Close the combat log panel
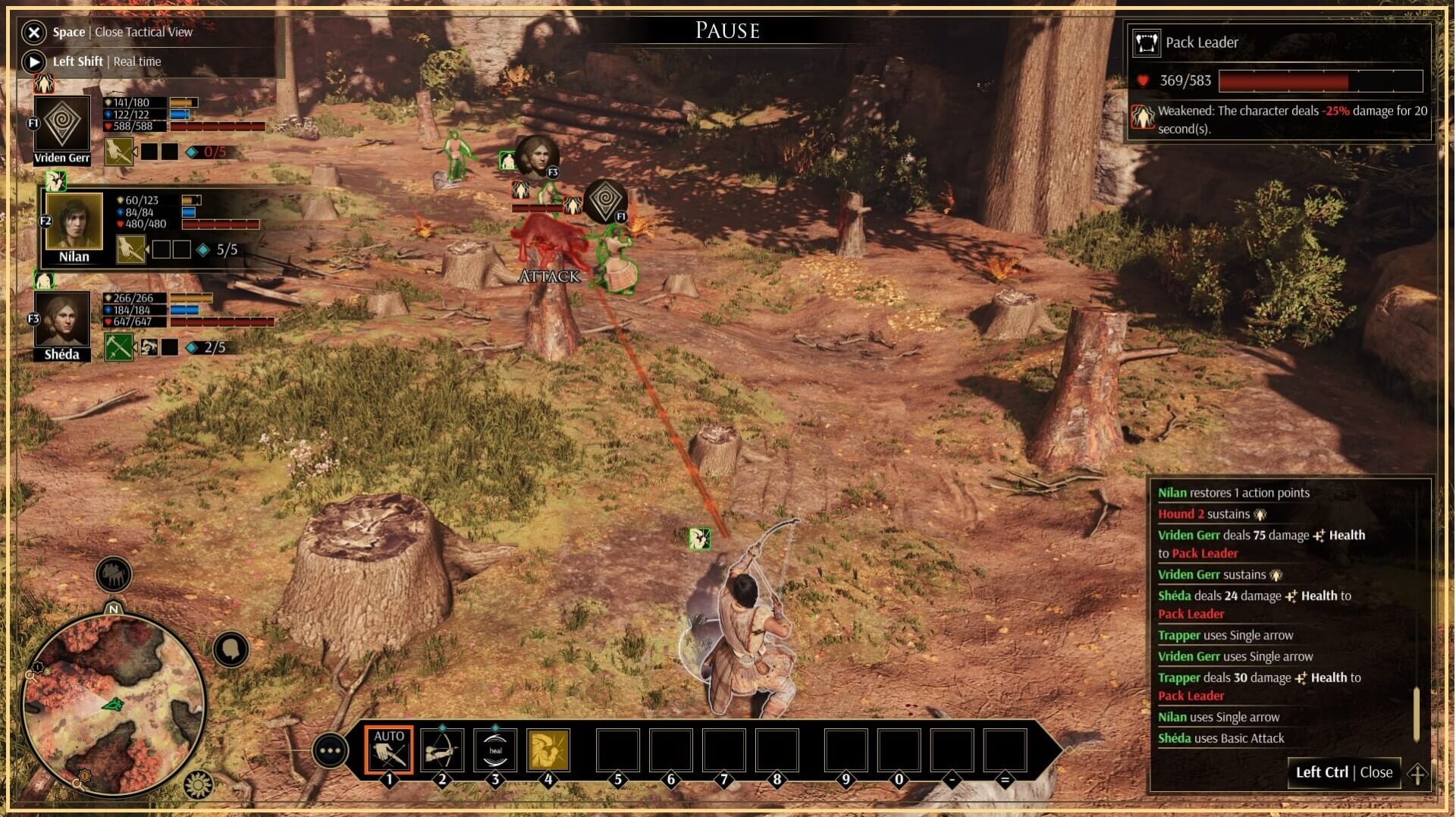This screenshot has width=1456, height=817. click(1344, 772)
